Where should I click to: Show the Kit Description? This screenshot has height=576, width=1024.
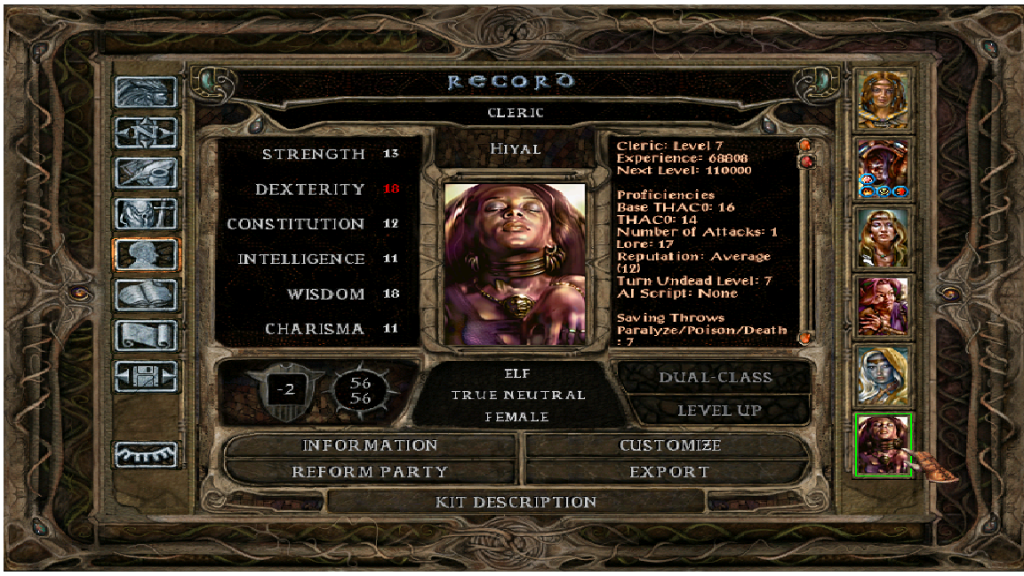tap(515, 501)
